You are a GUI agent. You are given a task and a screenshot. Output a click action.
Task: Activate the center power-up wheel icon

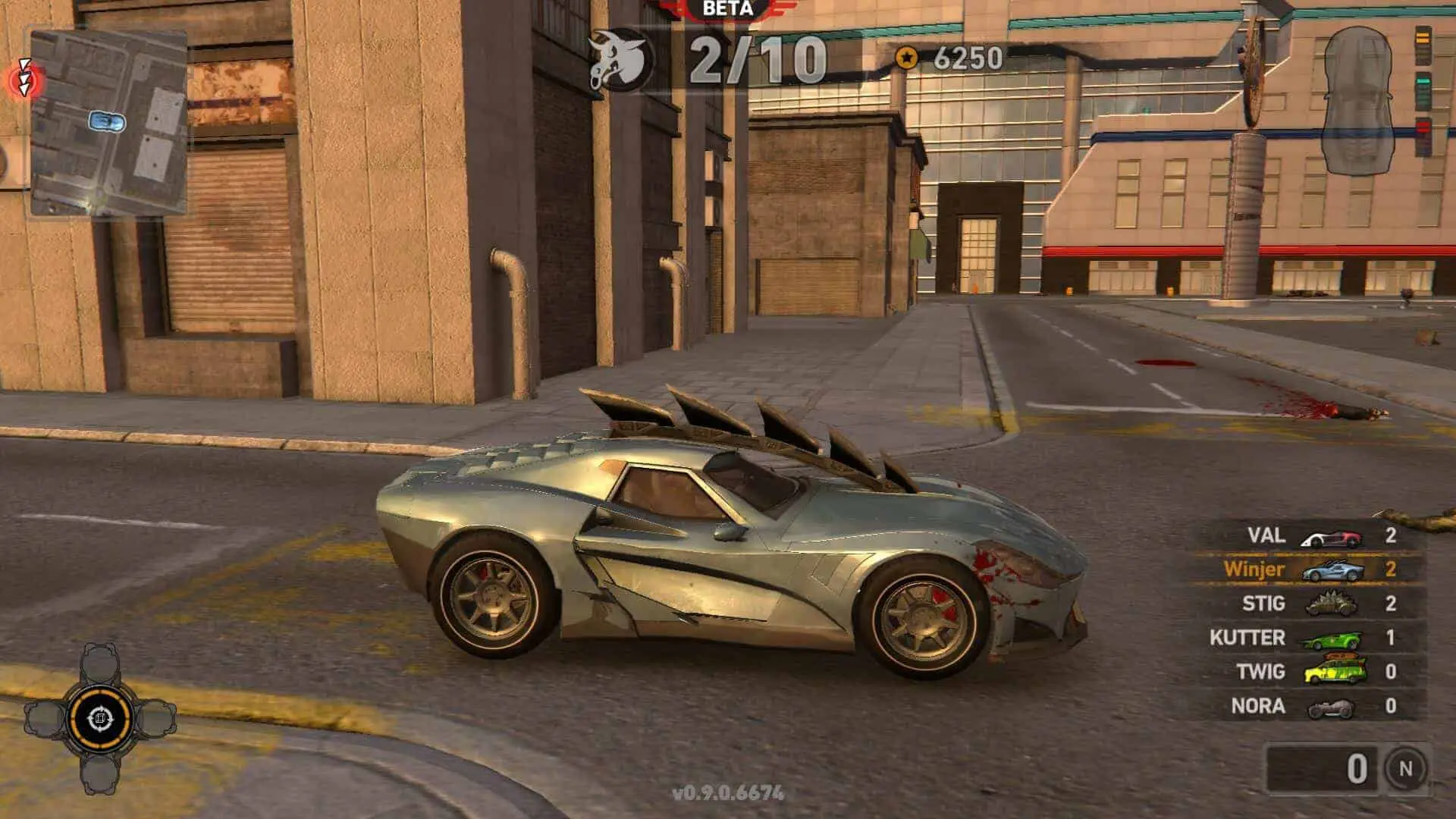tap(100, 718)
